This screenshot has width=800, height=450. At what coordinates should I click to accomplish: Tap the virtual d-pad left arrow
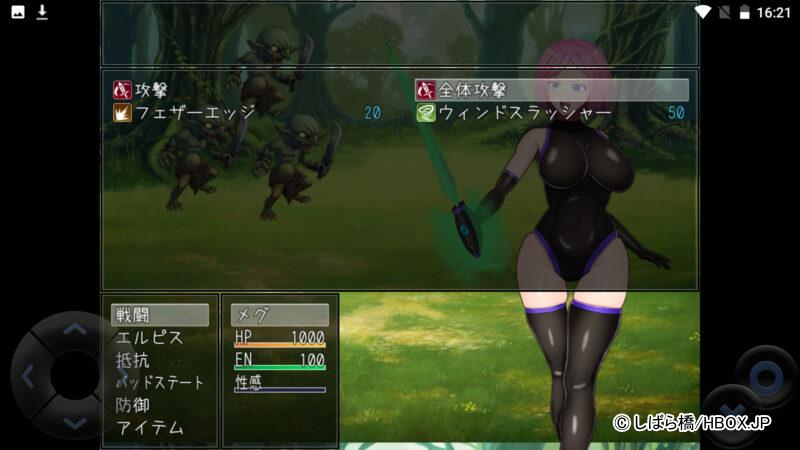pos(28,376)
